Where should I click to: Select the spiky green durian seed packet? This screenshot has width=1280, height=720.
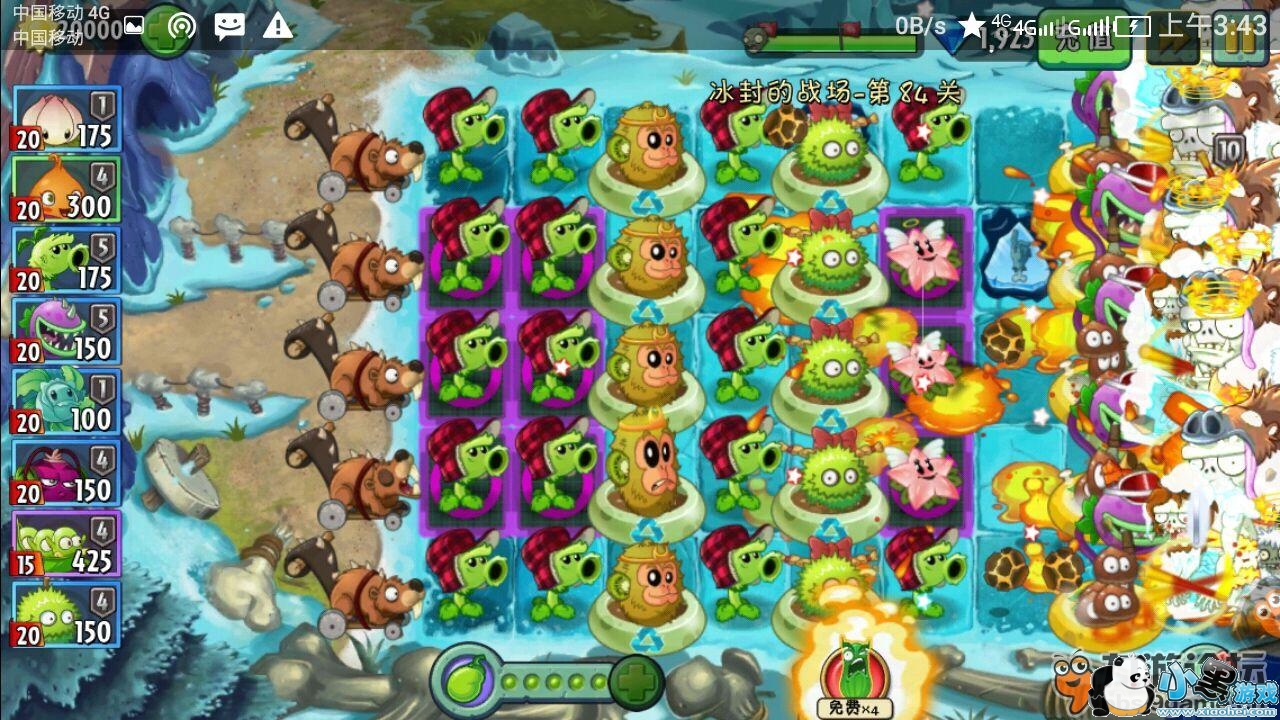[x=66, y=615]
